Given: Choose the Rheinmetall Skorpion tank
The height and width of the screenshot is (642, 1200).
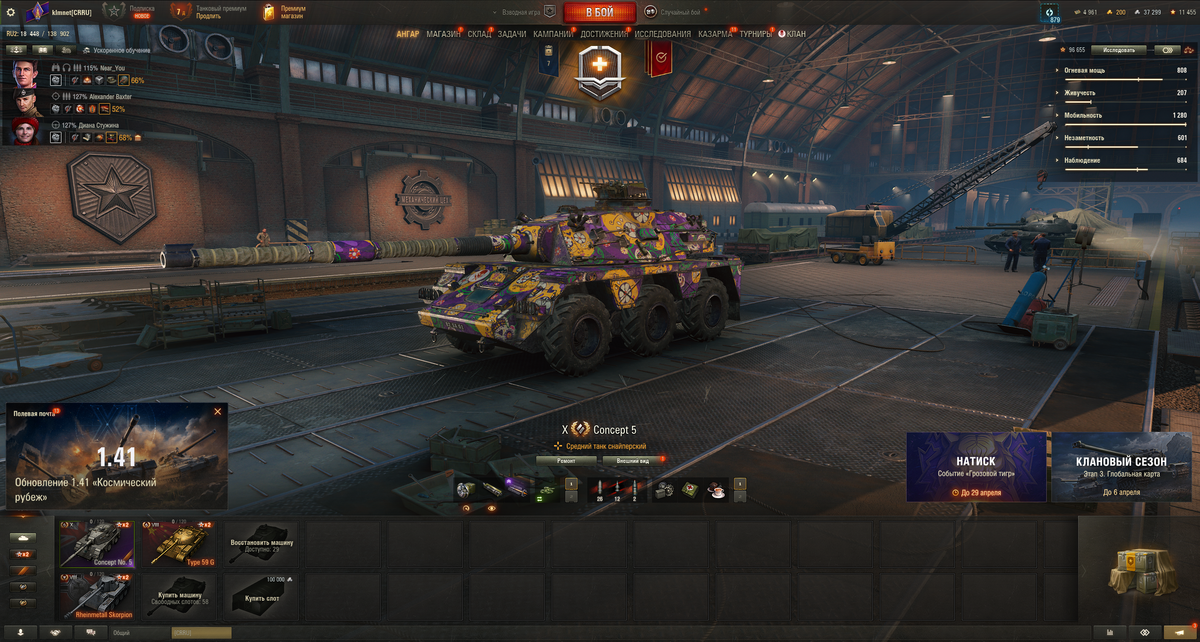Looking at the screenshot, I should tap(97, 595).
